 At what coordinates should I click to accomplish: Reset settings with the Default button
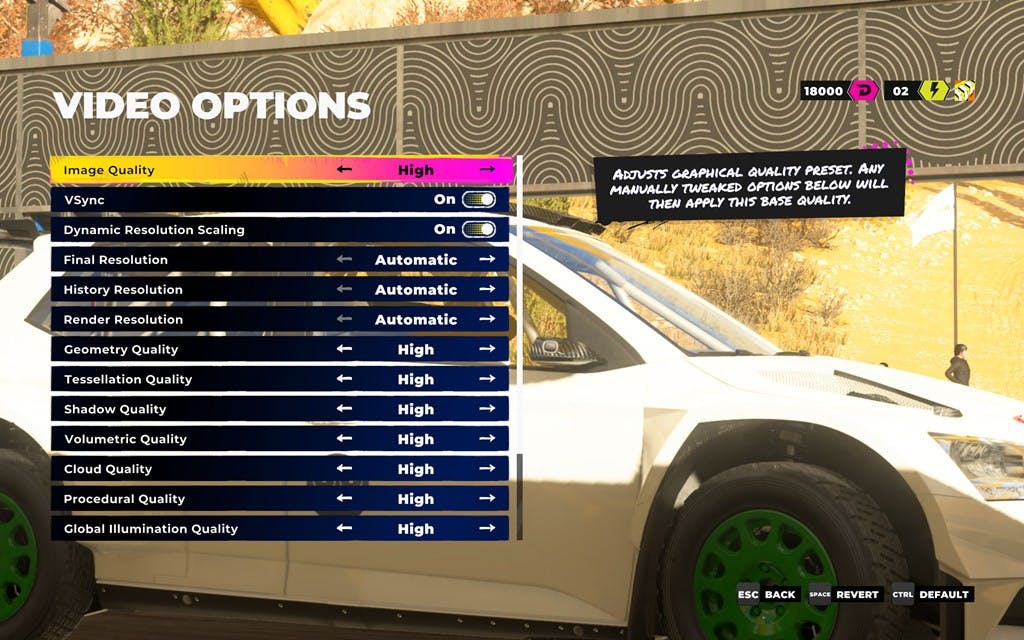pyautogui.click(x=932, y=594)
